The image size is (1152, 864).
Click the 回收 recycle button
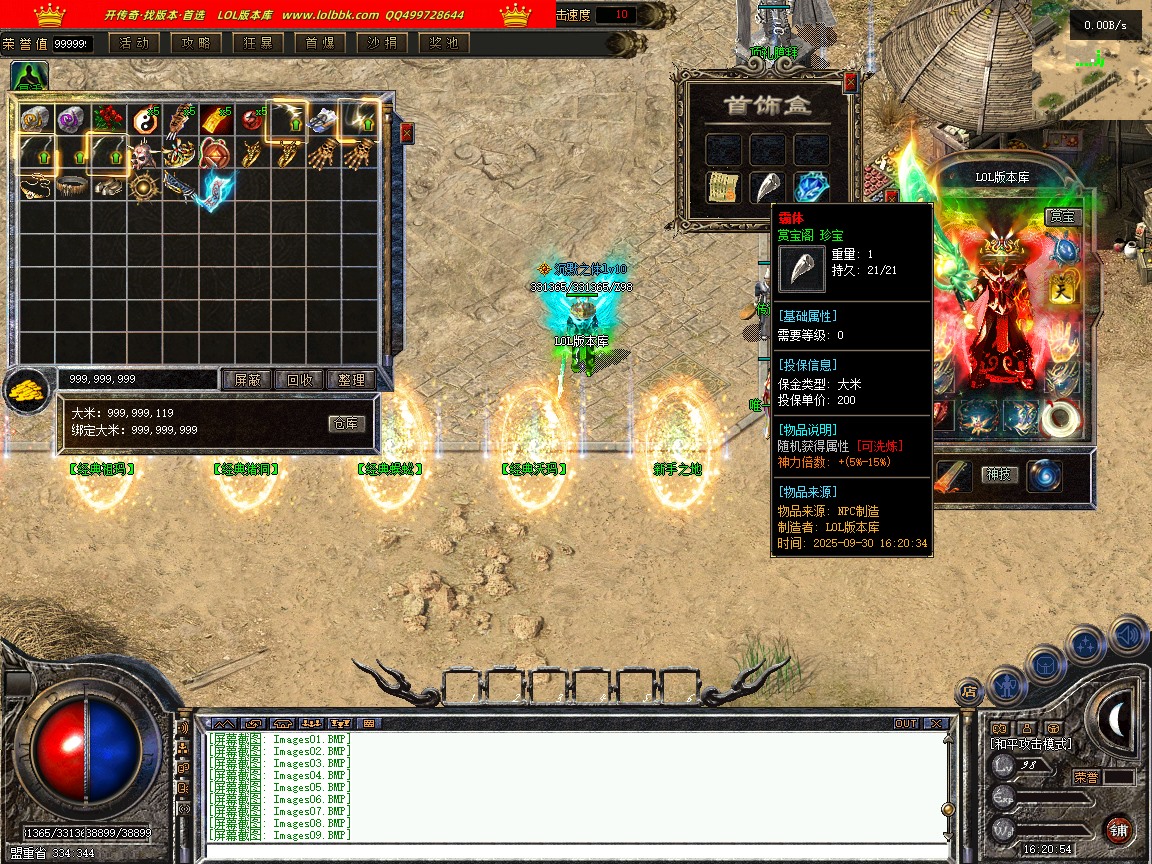click(x=300, y=380)
